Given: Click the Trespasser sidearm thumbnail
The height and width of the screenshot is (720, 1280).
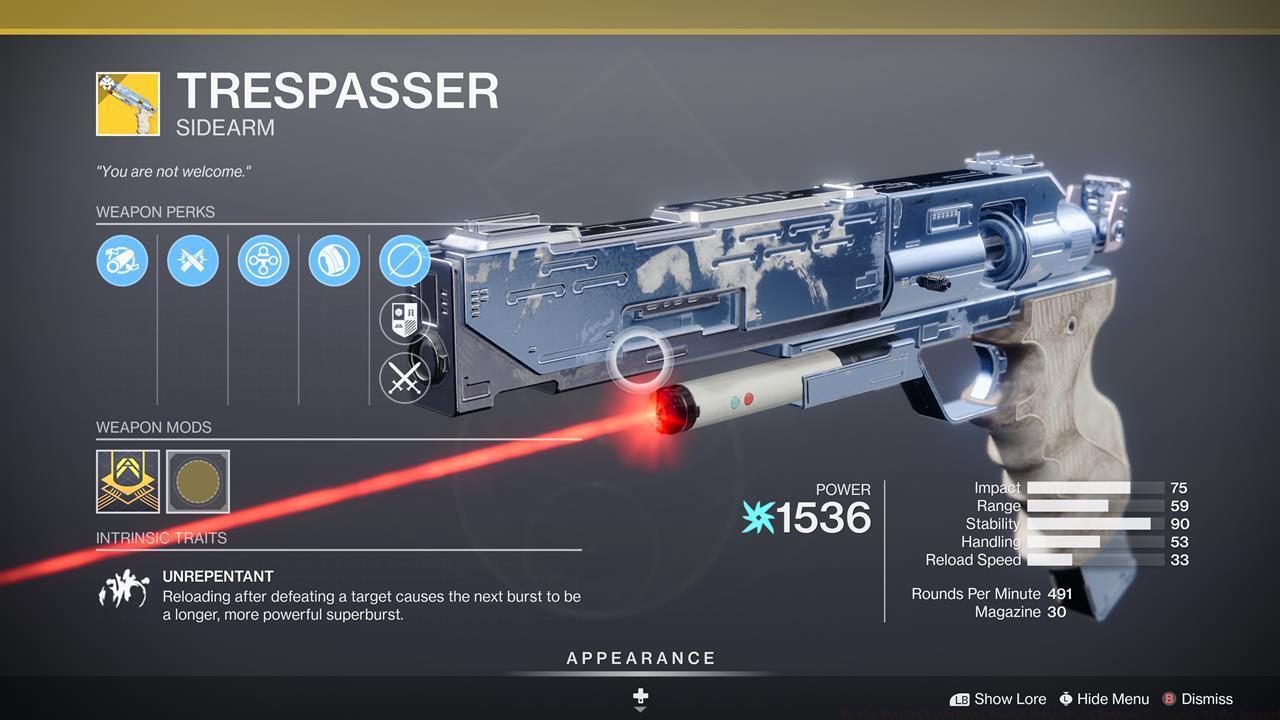Looking at the screenshot, I should pyautogui.click(x=126, y=101).
